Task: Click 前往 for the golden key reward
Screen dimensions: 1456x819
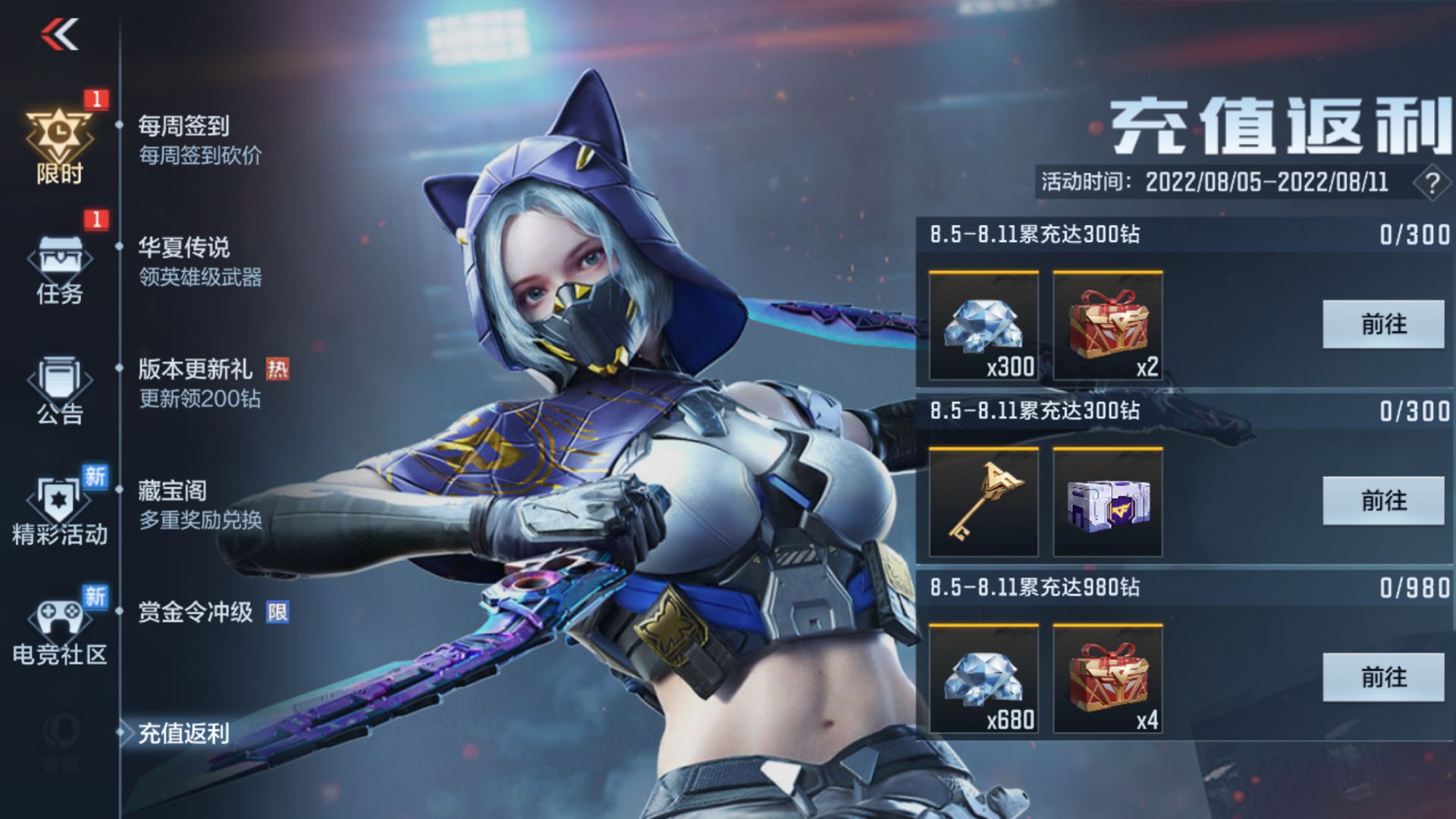Action: tap(1383, 500)
